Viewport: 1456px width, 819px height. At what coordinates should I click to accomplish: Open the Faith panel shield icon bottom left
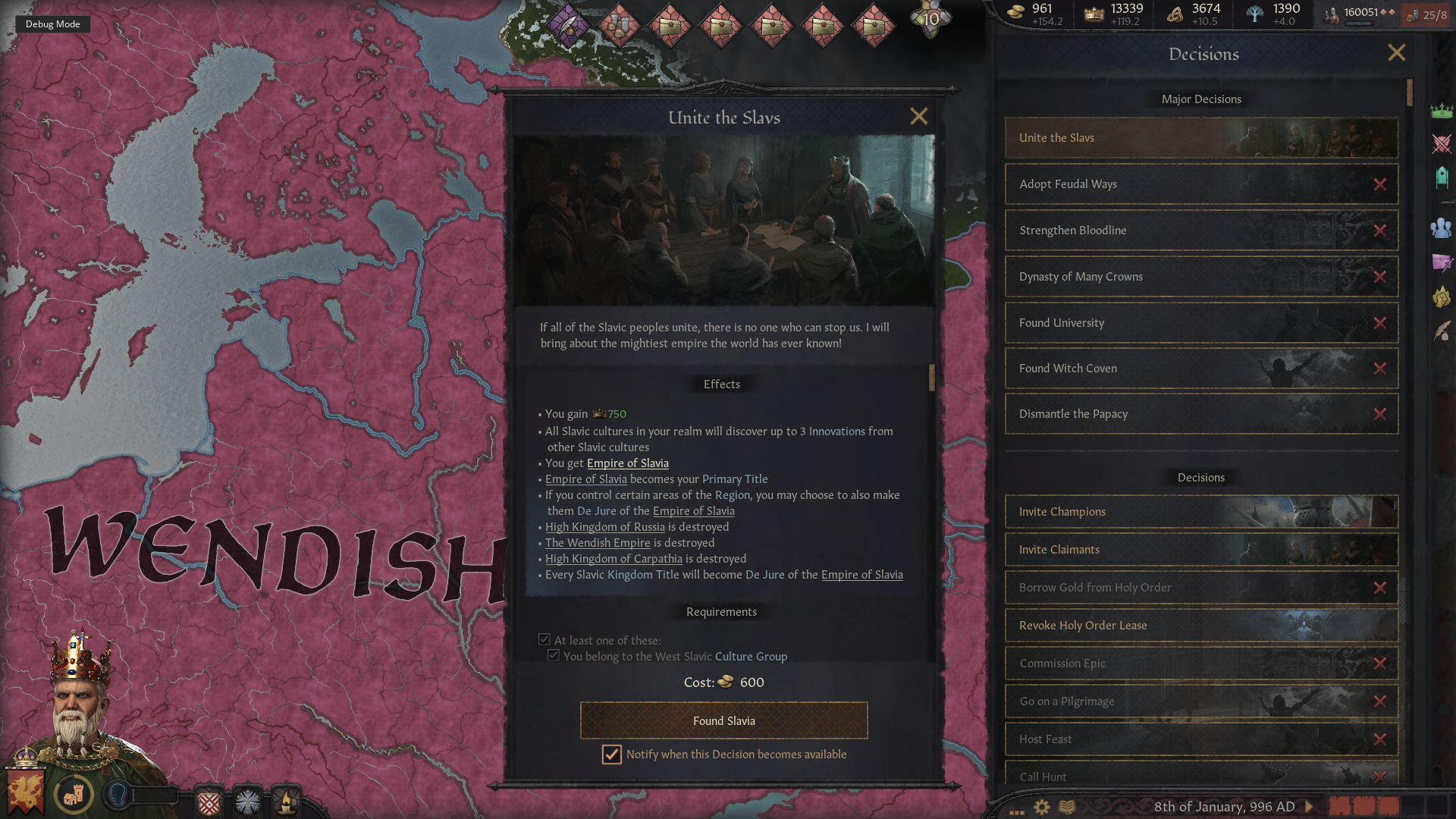point(209,802)
